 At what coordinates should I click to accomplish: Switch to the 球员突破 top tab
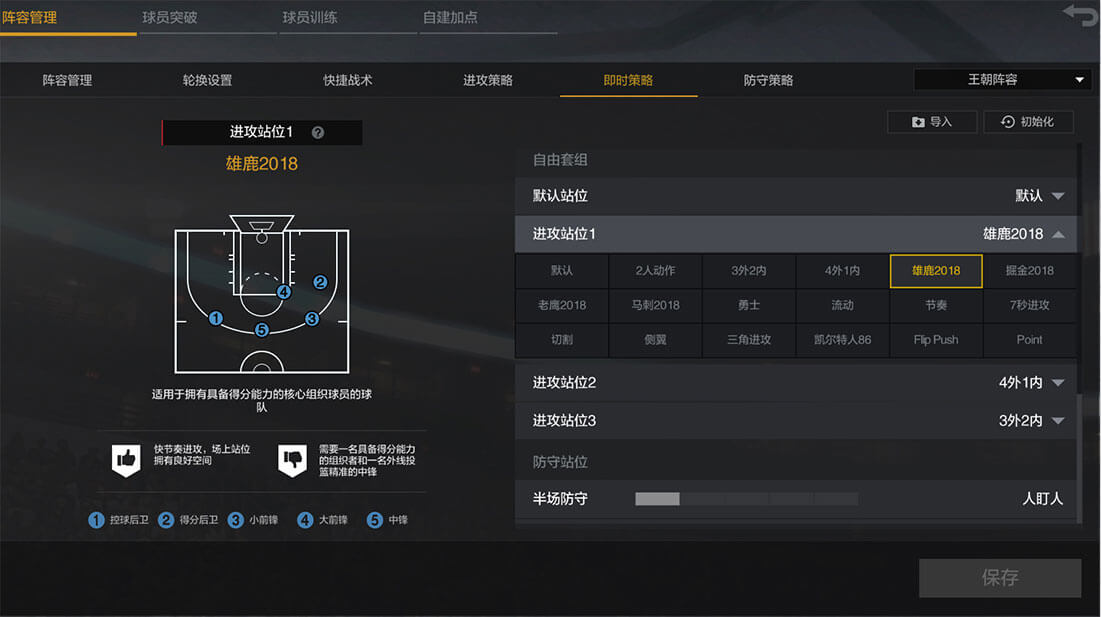(169, 17)
